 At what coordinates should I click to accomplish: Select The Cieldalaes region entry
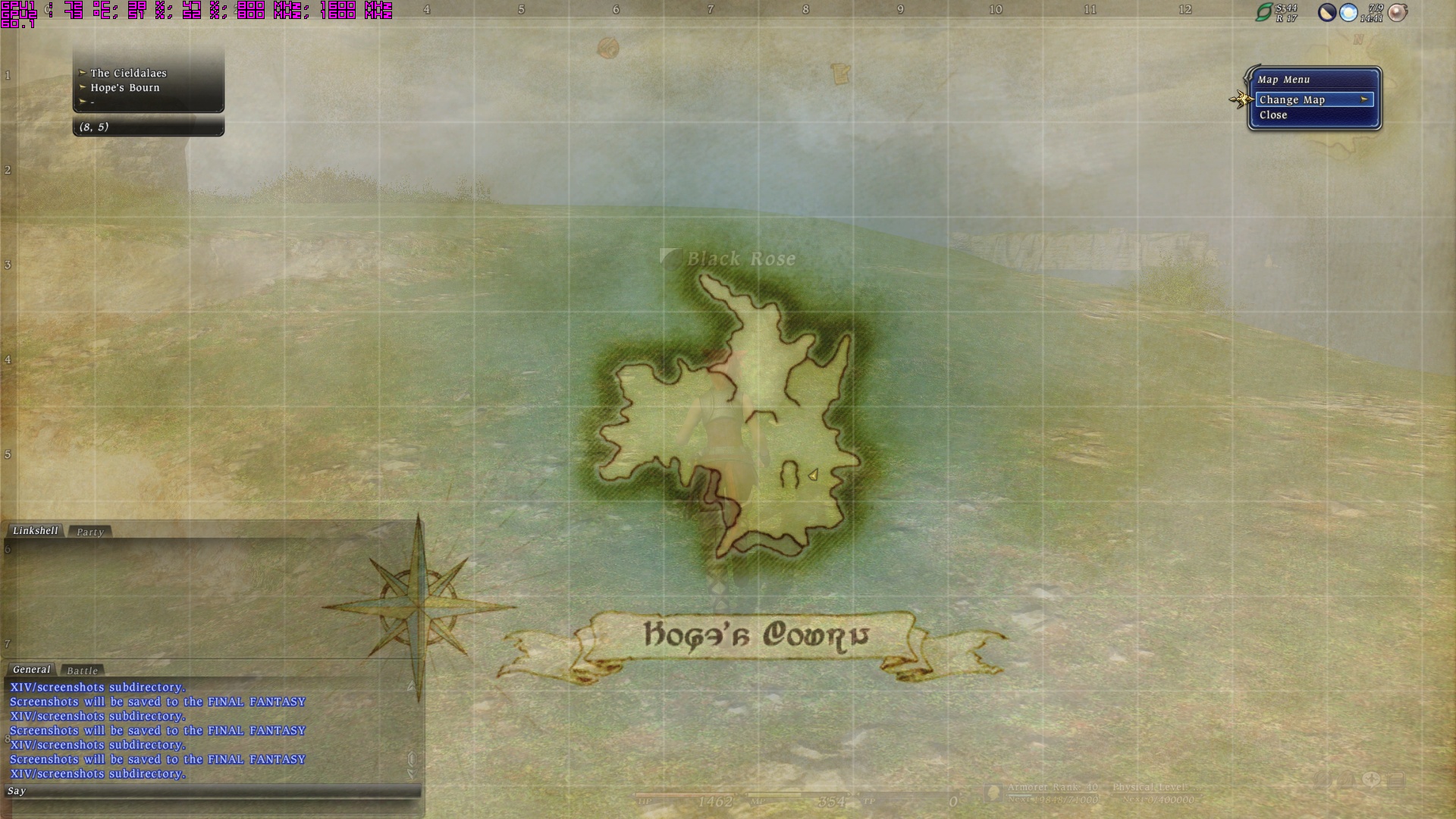pyautogui.click(x=128, y=73)
